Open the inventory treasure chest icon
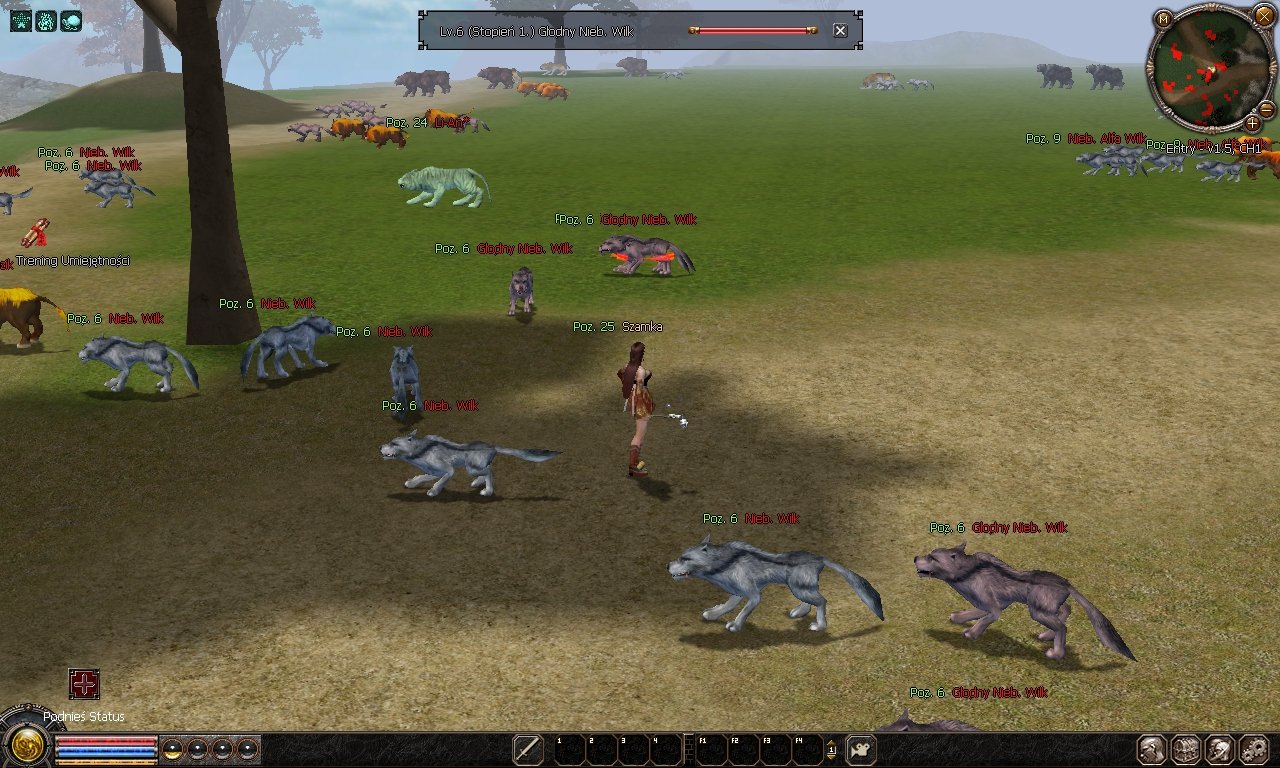Image resolution: width=1280 pixels, height=768 pixels. pyautogui.click(x=1186, y=749)
